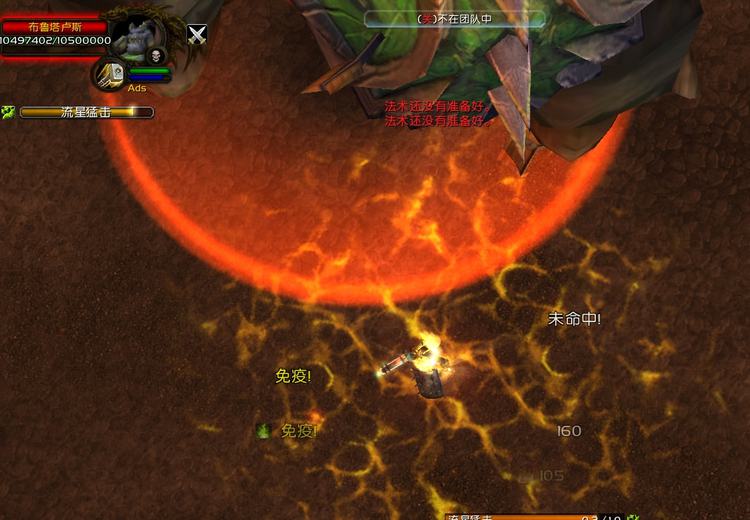Click the 不在团队中 status bar
Screen dimensions: 750x520
[x=455, y=18]
